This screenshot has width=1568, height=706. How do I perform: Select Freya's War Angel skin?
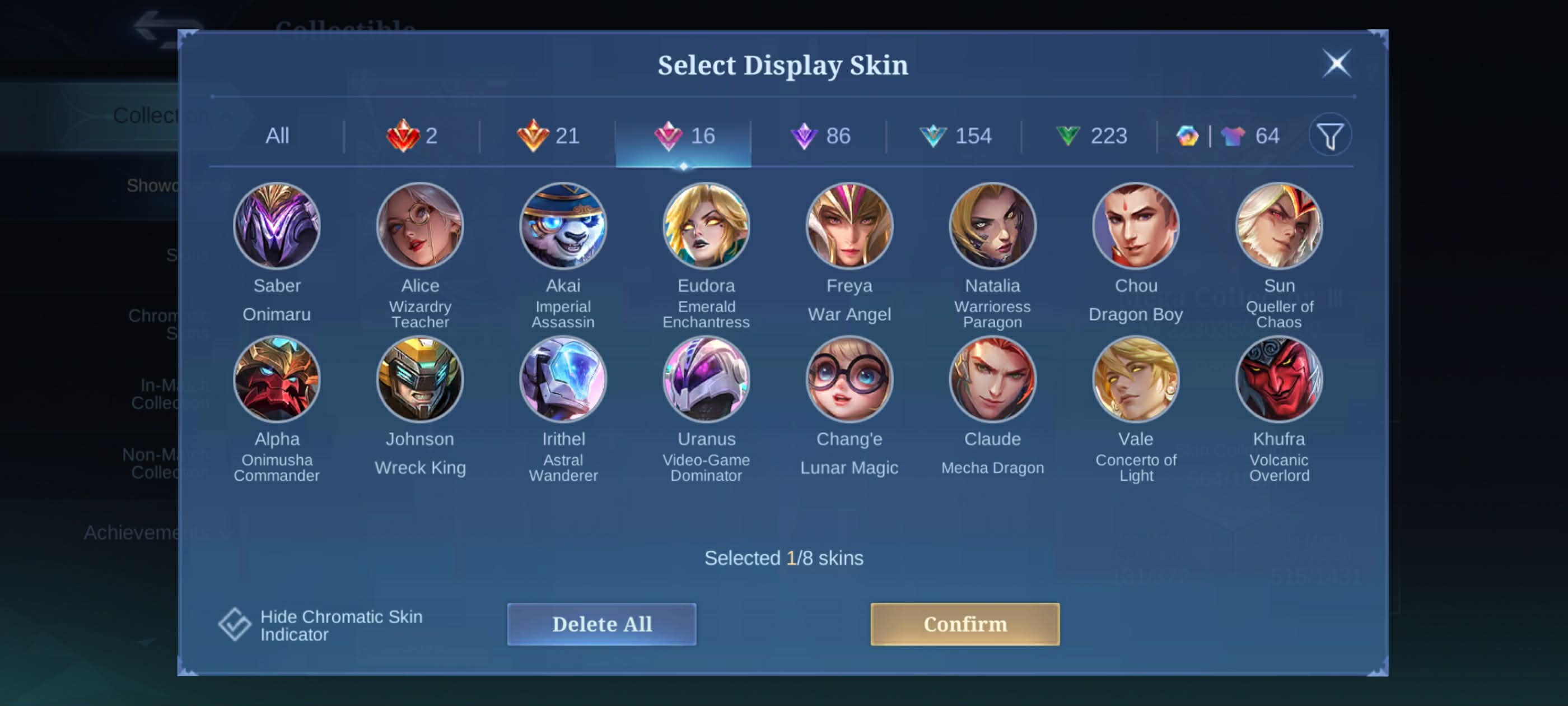tap(849, 226)
